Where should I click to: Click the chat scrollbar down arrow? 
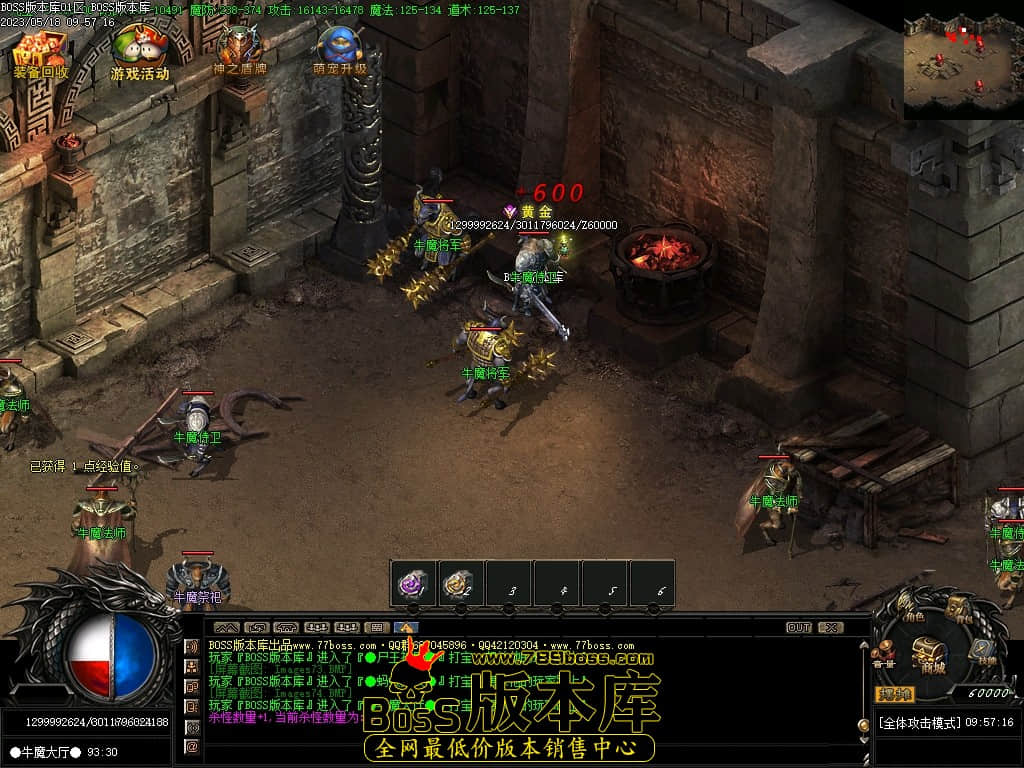pyautogui.click(x=864, y=742)
